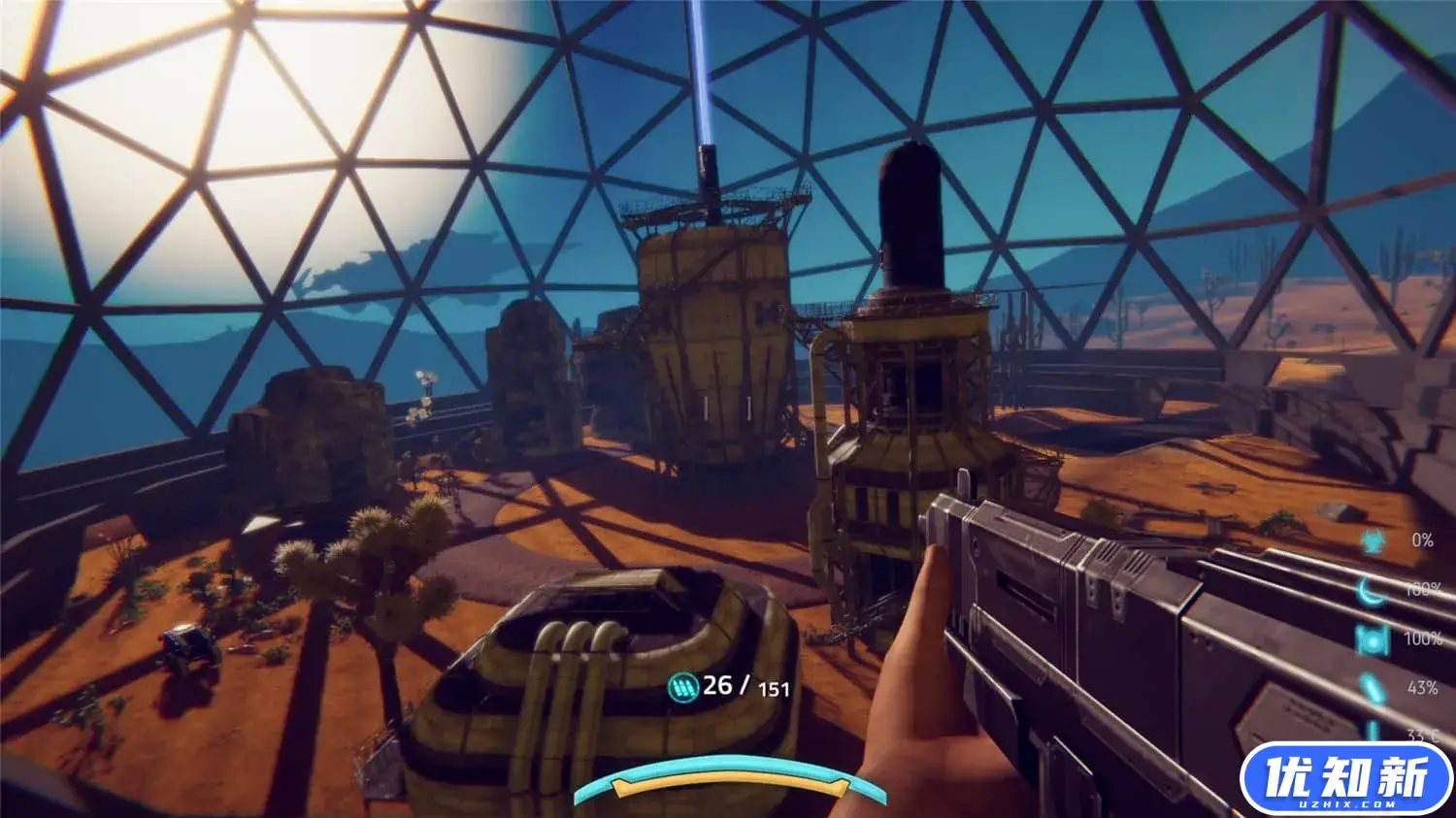Click the plate and cutlery hunger icon

click(1372, 638)
